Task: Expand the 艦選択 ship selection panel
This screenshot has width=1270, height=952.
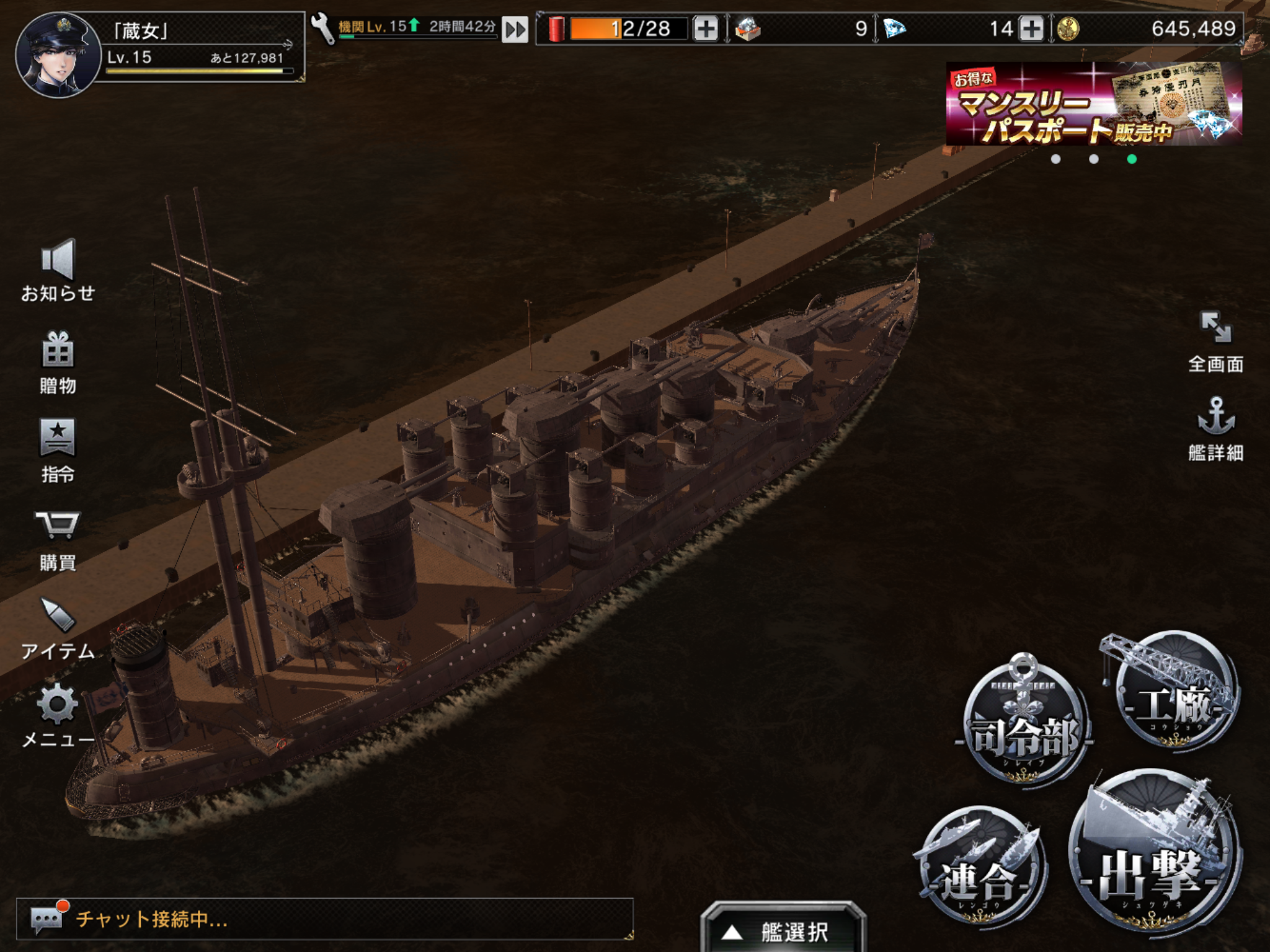Action: pos(783,930)
